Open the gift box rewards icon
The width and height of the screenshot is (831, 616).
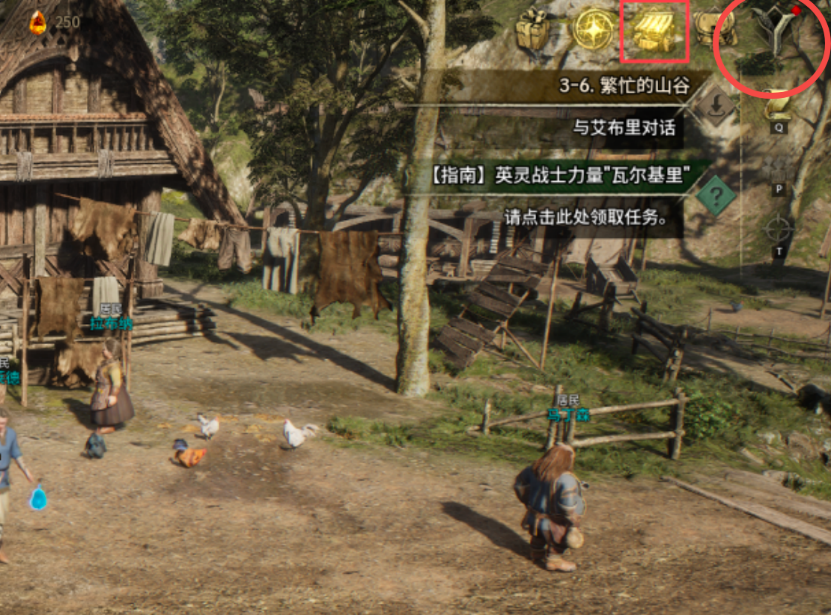(x=534, y=30)
